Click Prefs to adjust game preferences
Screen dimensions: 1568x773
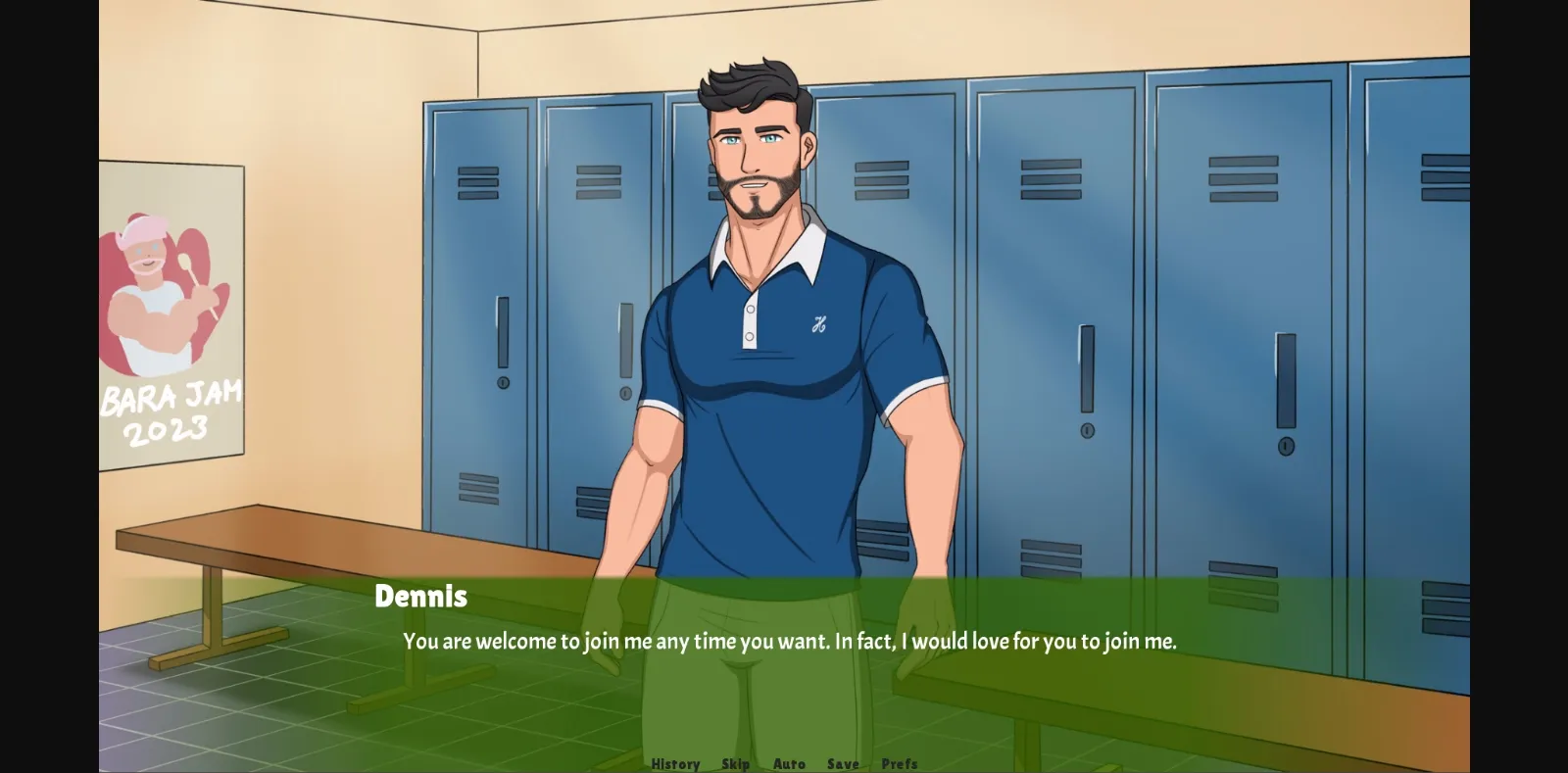pos(899,763)
